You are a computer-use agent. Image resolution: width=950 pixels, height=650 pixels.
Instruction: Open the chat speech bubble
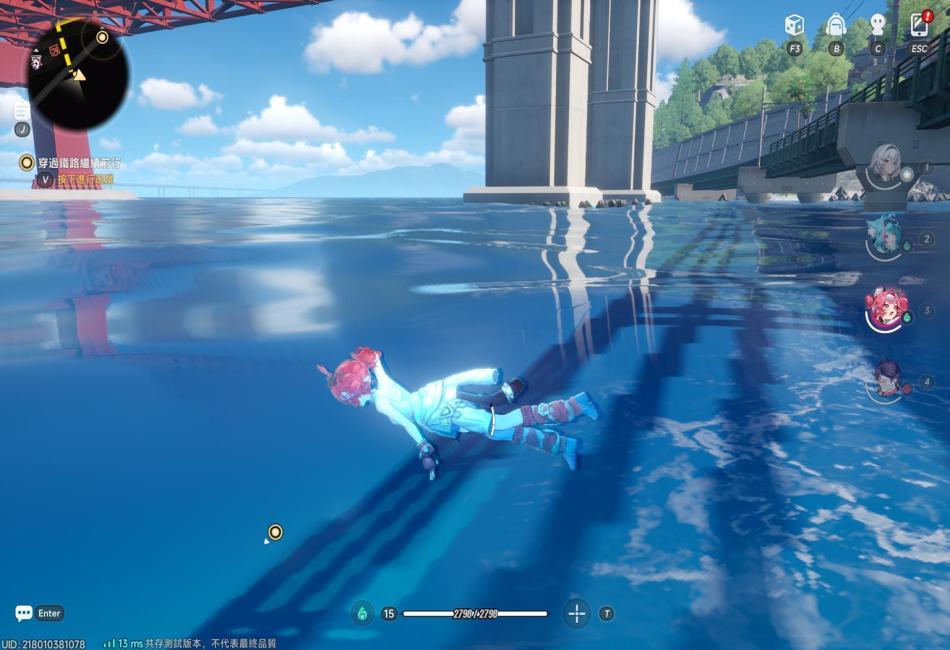24,613
